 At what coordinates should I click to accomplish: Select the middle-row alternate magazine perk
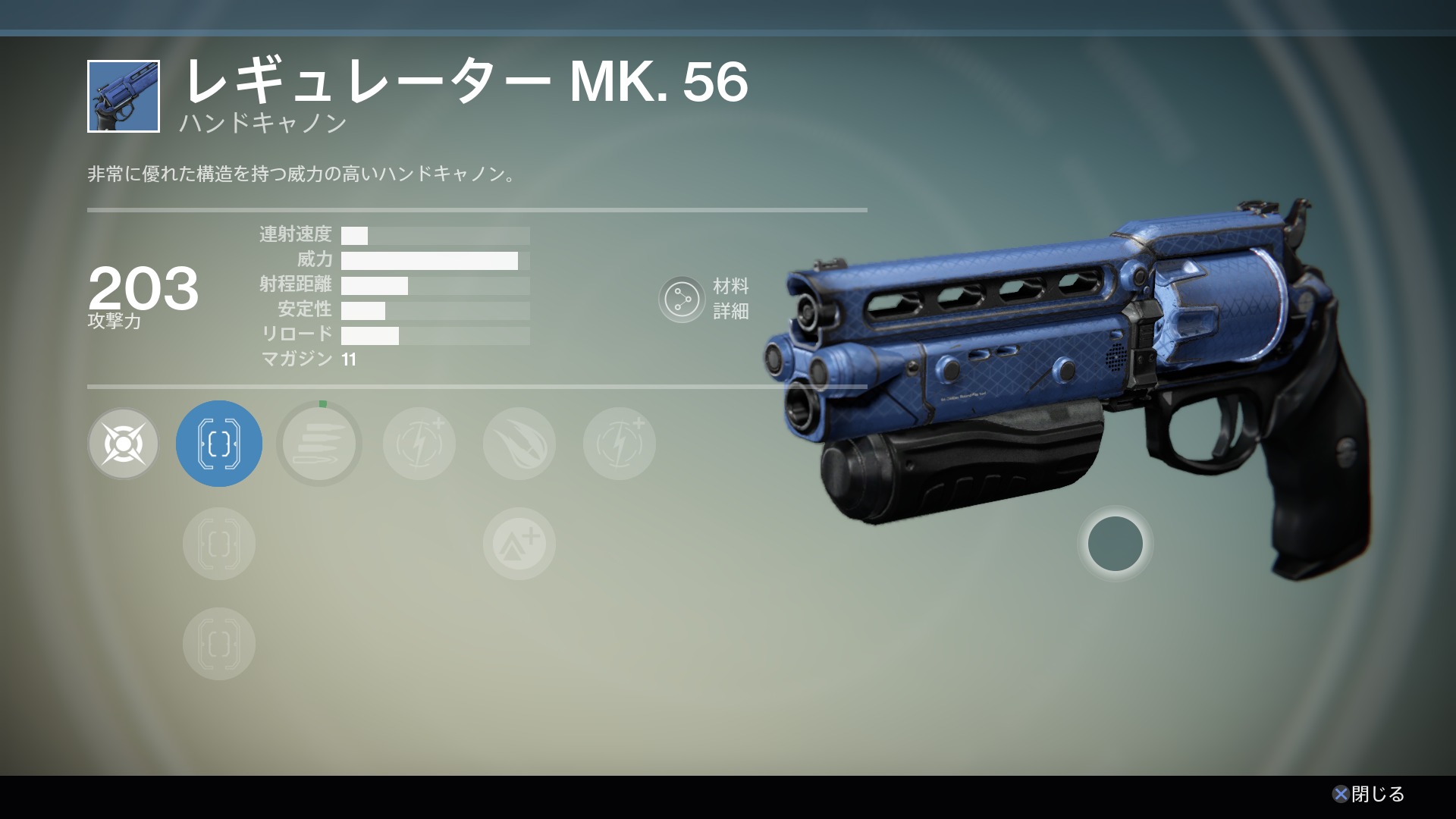click(218, 544)
